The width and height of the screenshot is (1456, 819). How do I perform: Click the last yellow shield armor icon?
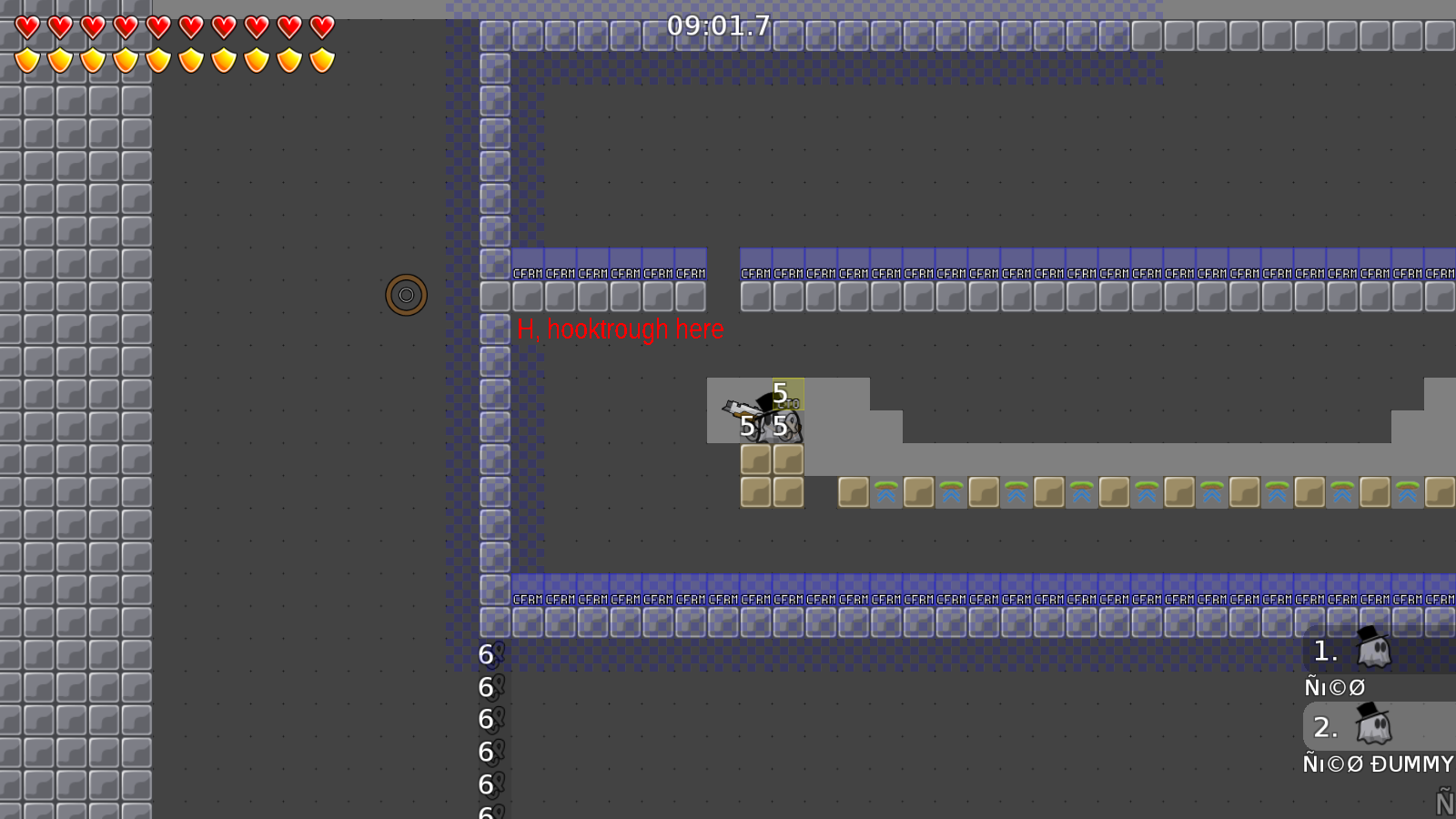[324, 58]
